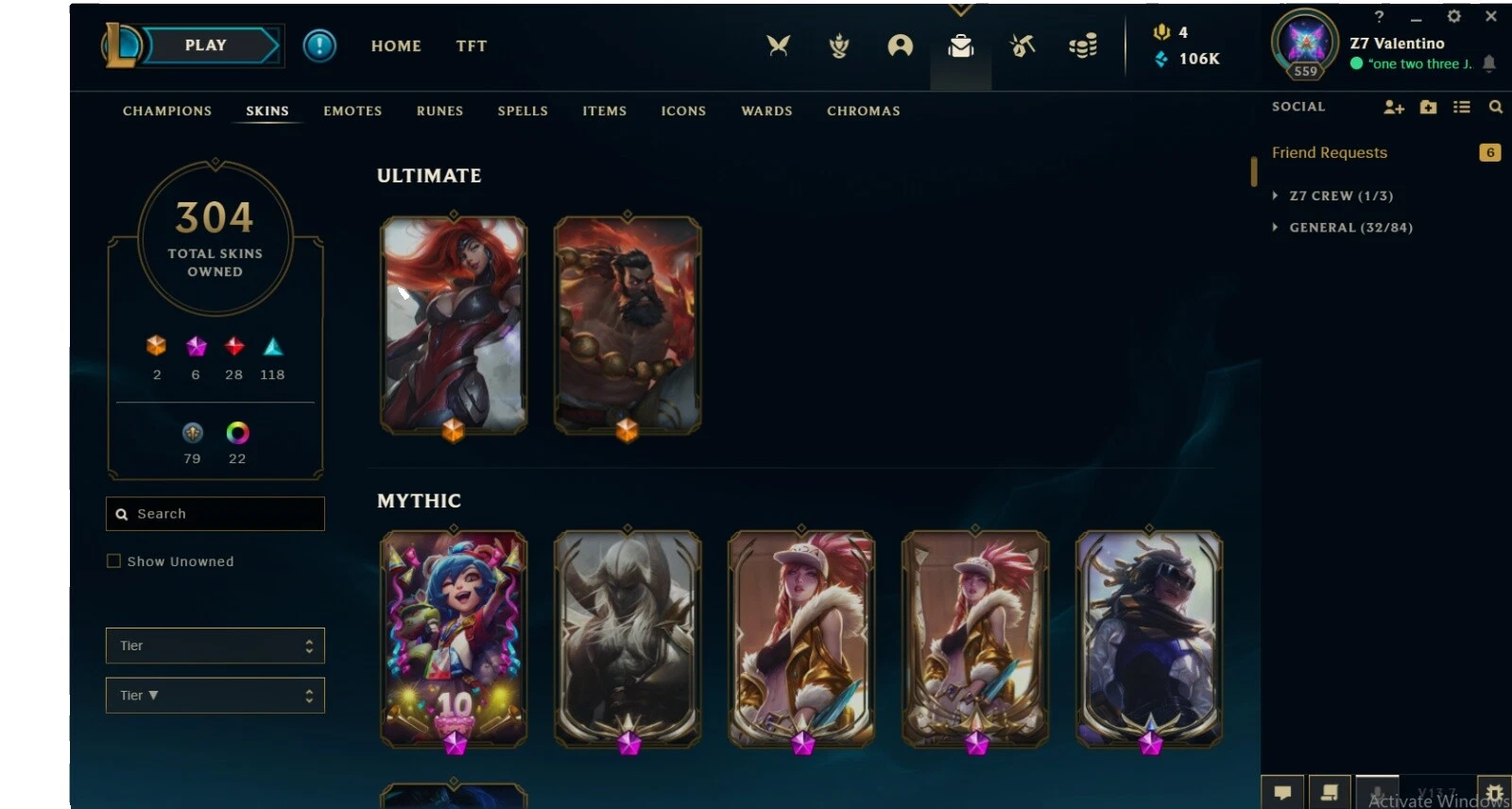This screenshot has height=809, width=1512.
Task: Click the Add Friend icon in Social panel
Action: [1394, 108]
